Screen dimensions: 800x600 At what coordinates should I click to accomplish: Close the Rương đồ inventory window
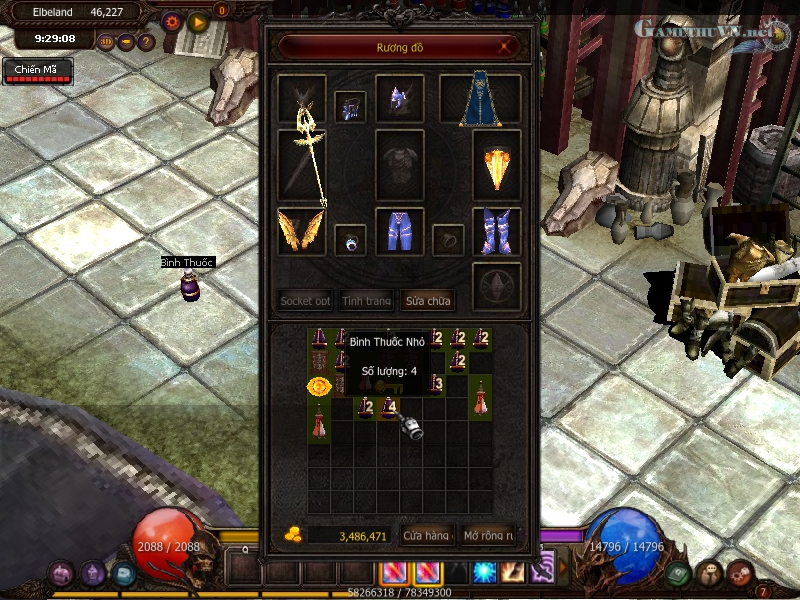(508, 46)
